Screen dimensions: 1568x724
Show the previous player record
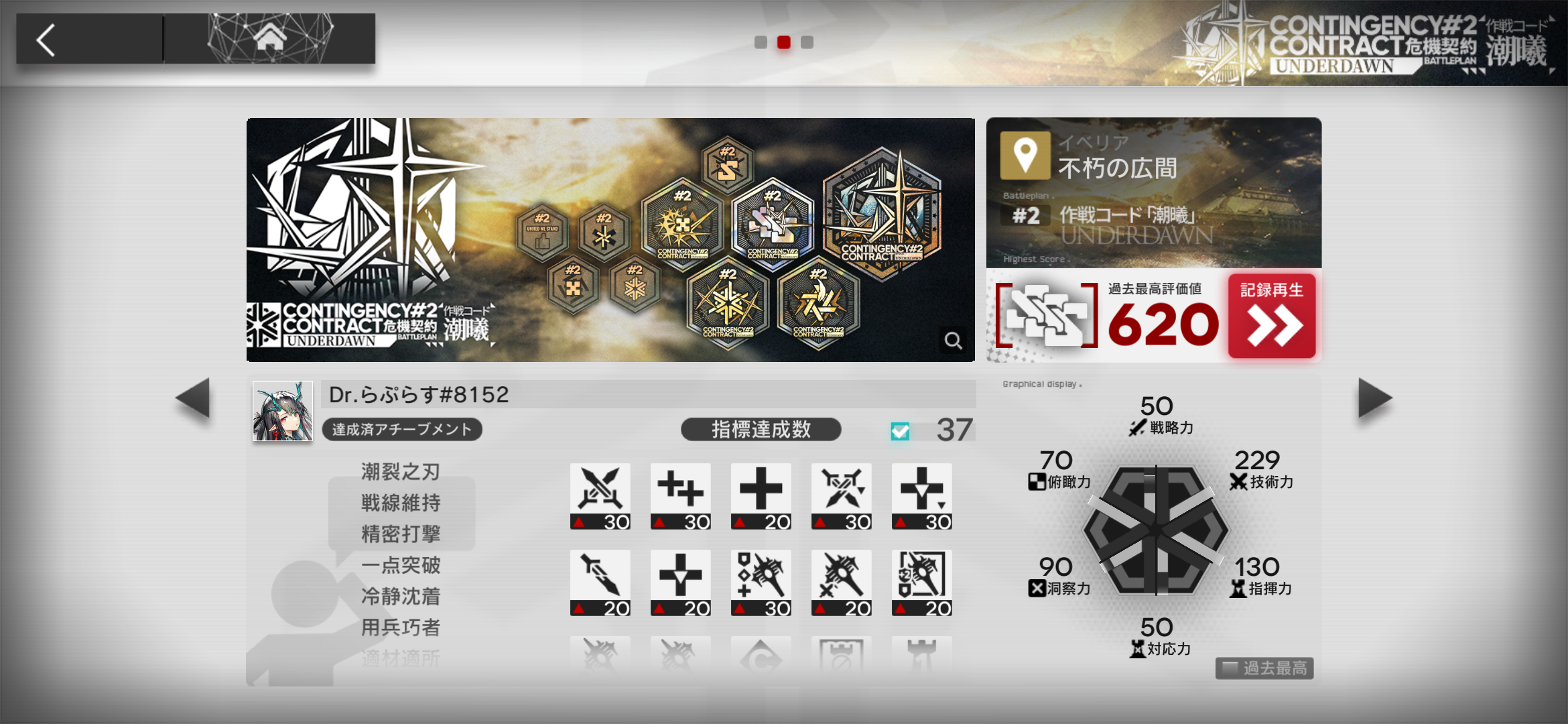[193, 399]
